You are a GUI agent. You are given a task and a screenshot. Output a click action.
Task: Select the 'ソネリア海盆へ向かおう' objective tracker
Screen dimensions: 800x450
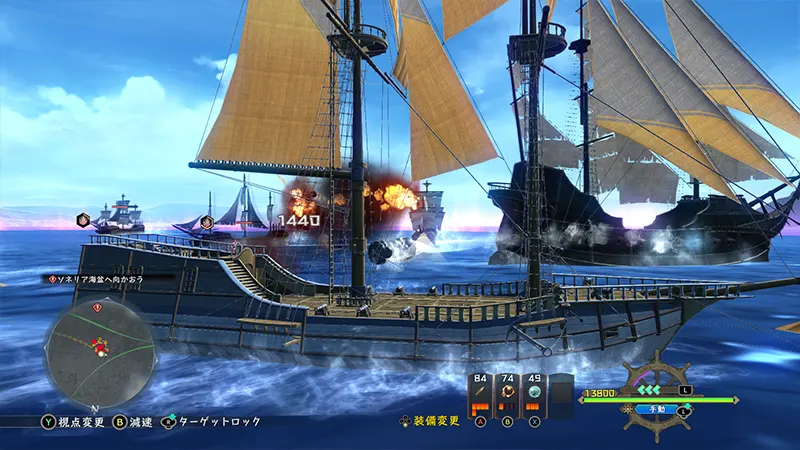(x=97, y=280)
